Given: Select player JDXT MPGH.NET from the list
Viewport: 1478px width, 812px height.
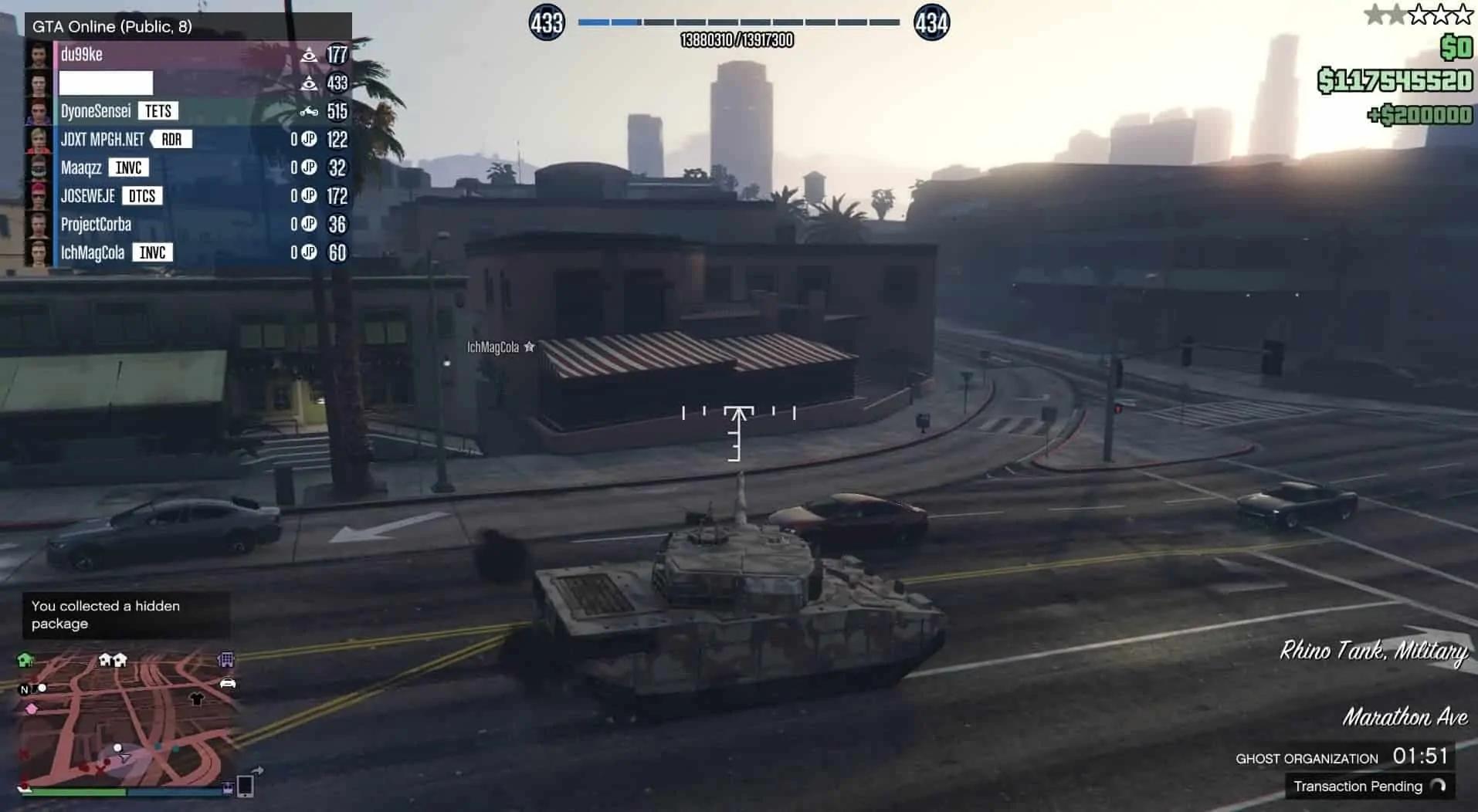Looking at the screenshot, I should coord(102,140).
